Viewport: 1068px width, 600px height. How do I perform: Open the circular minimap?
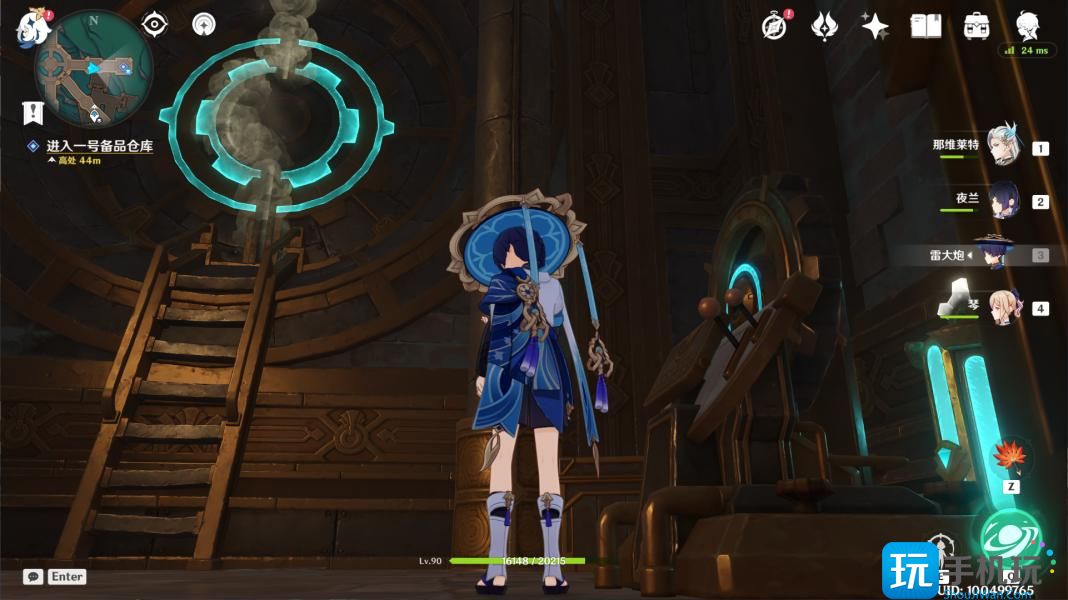[x=93, y=69]
